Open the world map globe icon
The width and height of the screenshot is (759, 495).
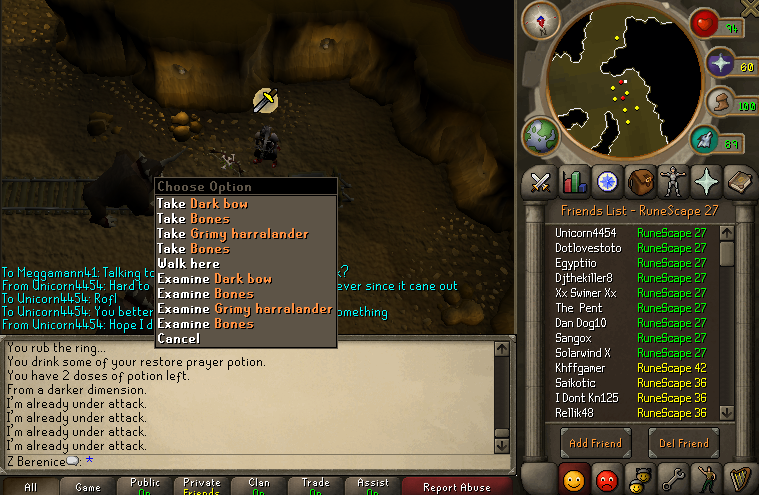pos(540,135)
